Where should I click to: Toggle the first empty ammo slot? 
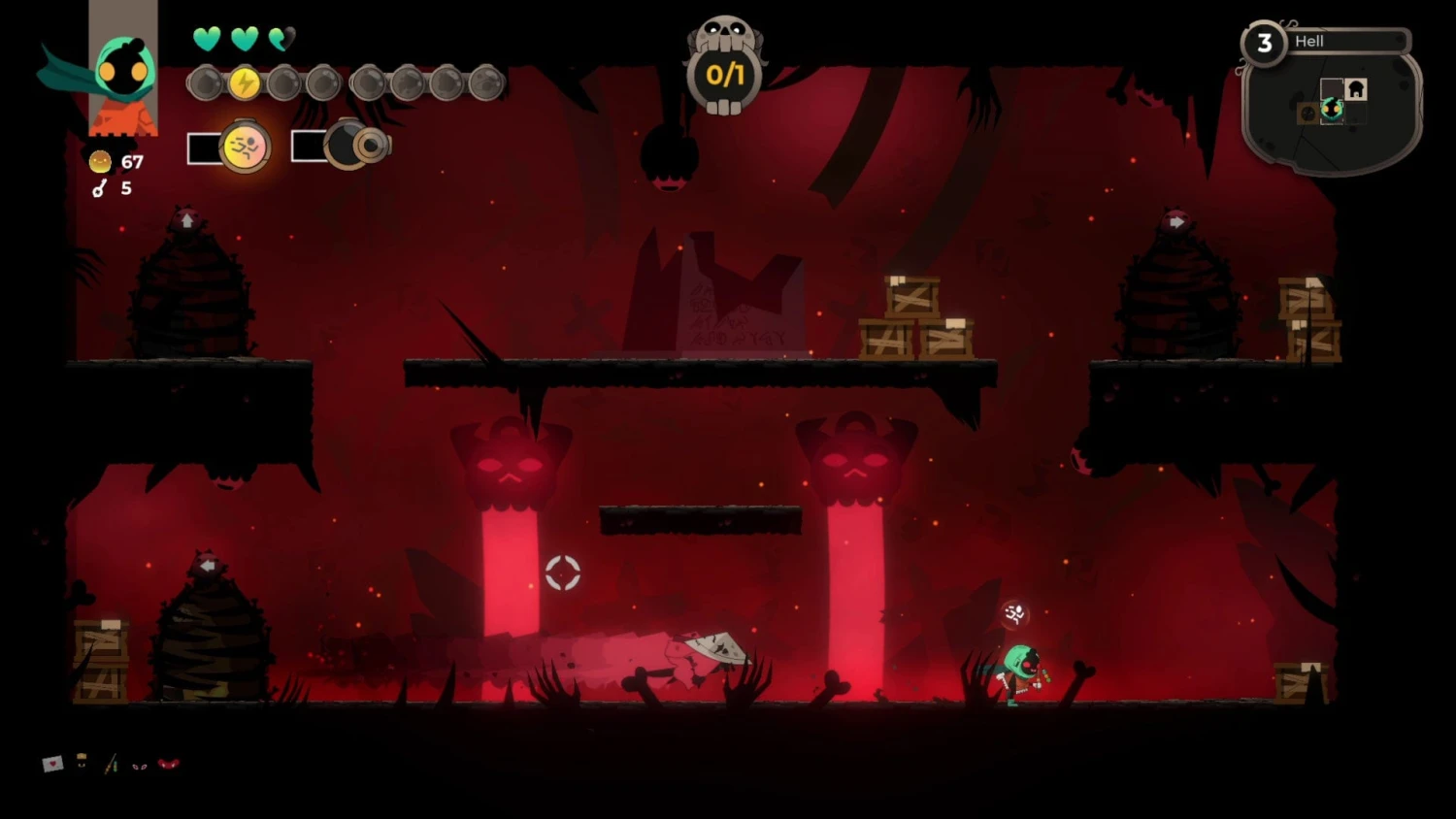(x=206, y=83)
